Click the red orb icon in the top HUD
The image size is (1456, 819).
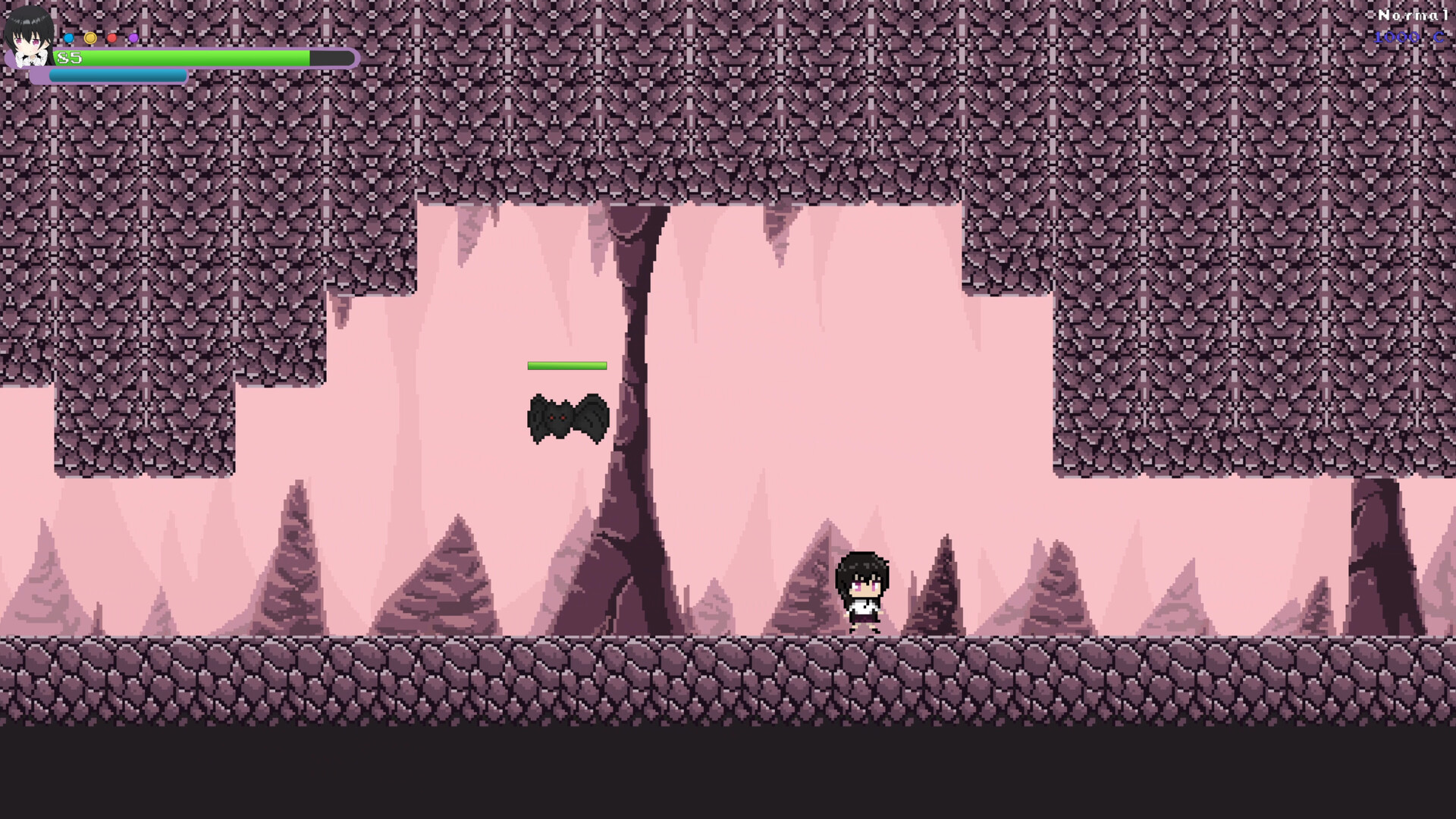click(x=111, y=38)
